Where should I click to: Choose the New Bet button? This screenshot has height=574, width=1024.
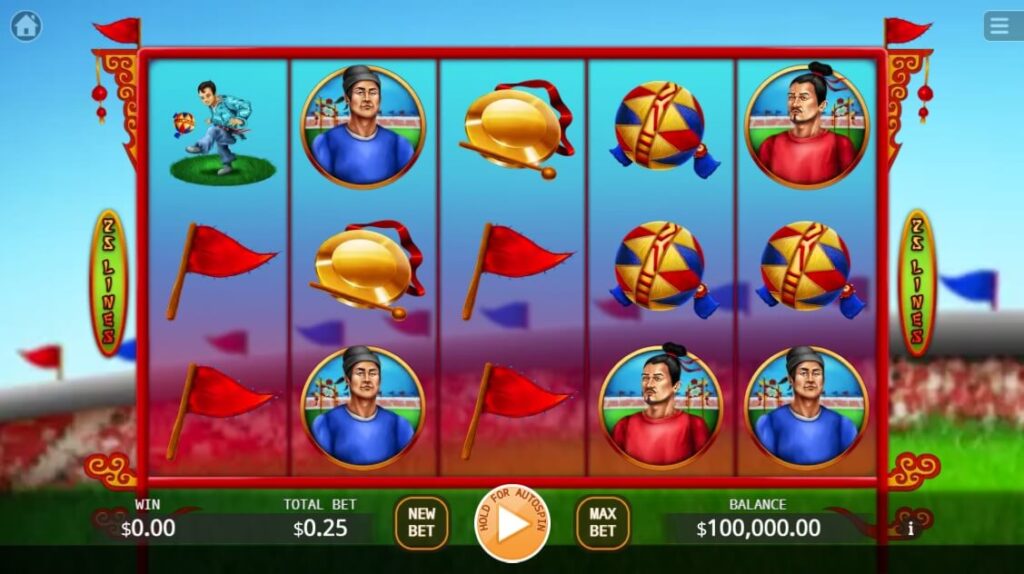tap(421, 523)
